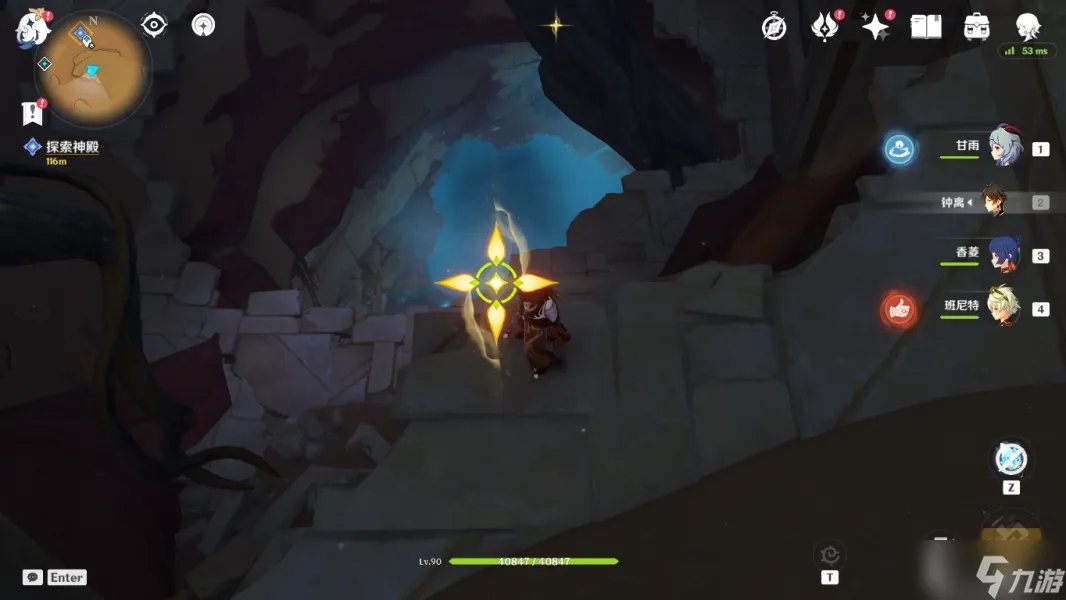The height and width of the screenshot is (600, 1066).
Task: Open the crossed-out compass icon in top bar
Action: (x=773, y=27)
